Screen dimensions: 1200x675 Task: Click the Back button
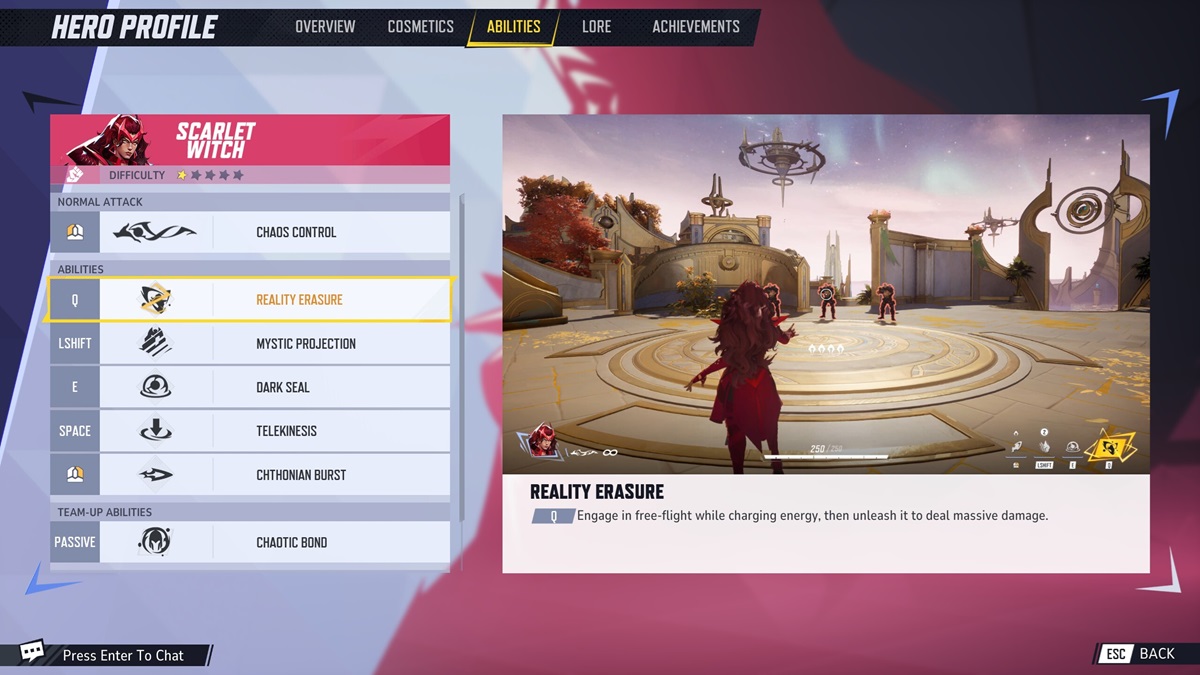coord(1141,654)
